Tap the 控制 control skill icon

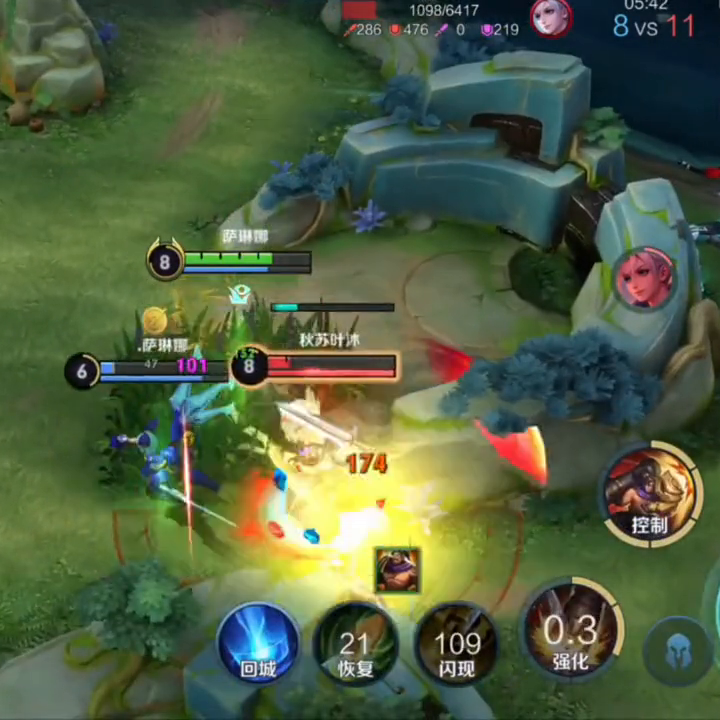click(x=649, y=495)
